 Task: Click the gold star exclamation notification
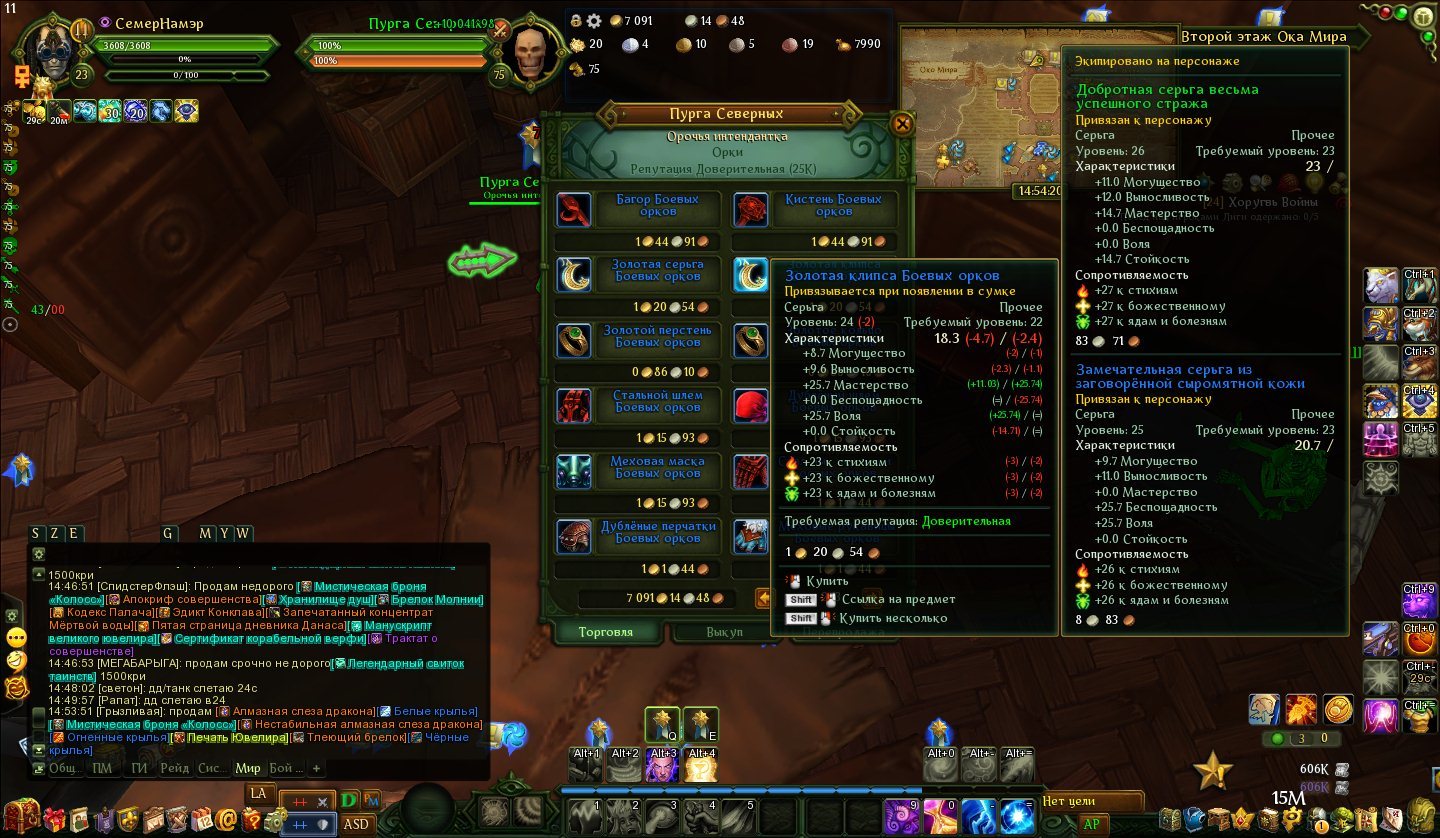[1212, 771]
